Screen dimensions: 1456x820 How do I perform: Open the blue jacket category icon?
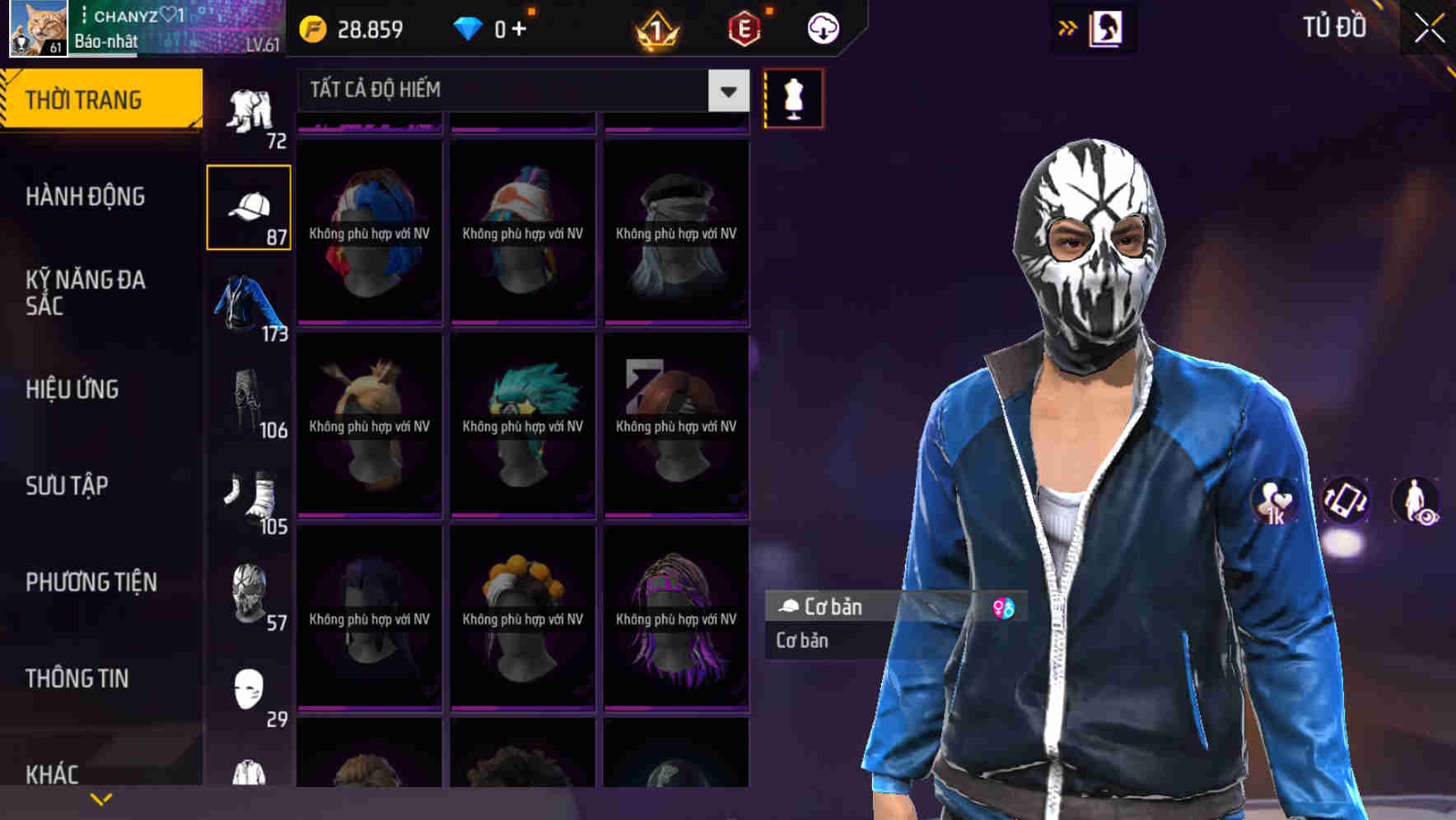[x=247, y=305]
